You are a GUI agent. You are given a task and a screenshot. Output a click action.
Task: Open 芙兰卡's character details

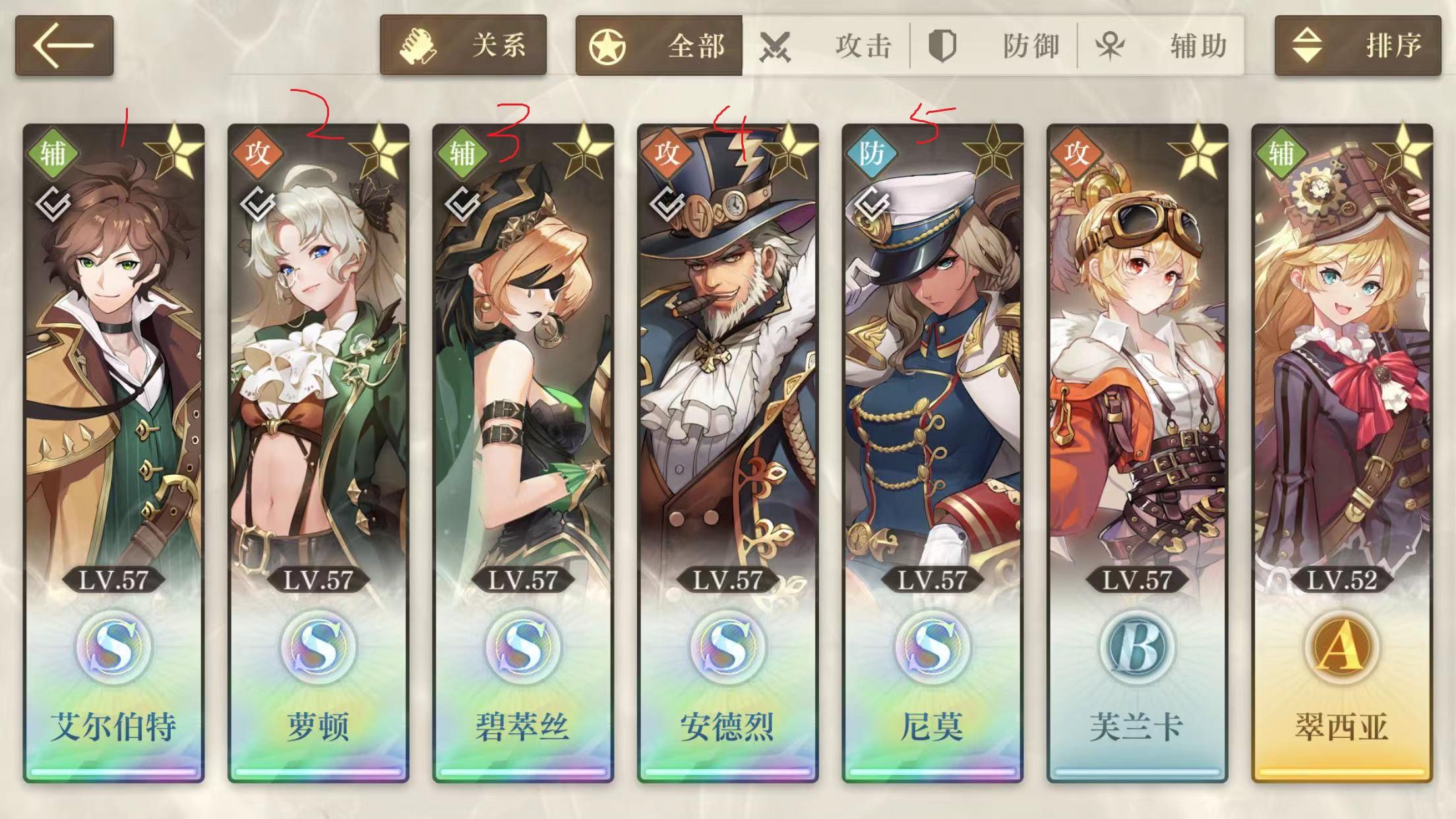[1139, 396]
